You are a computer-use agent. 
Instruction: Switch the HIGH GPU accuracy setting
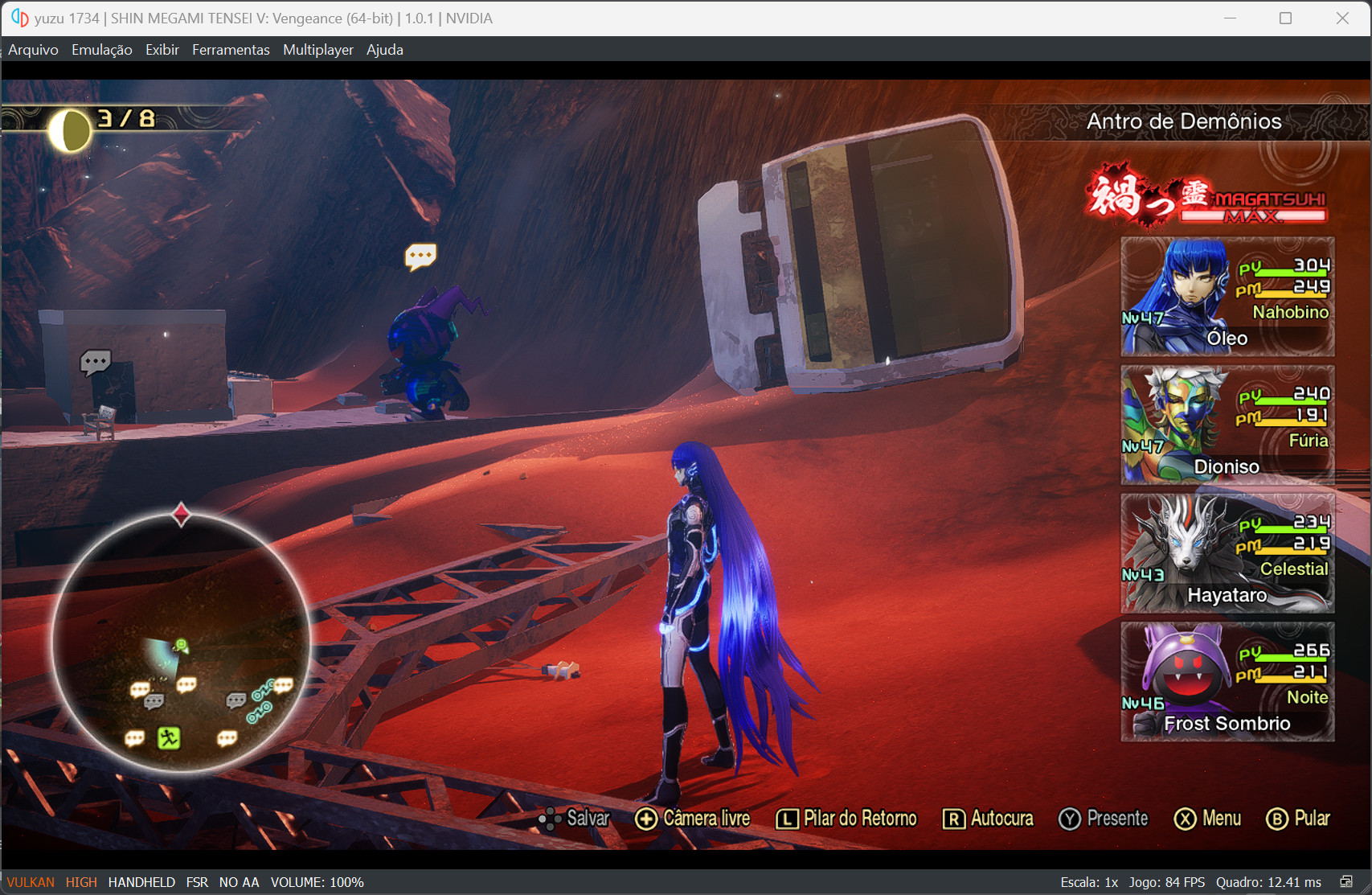[80, 881]
